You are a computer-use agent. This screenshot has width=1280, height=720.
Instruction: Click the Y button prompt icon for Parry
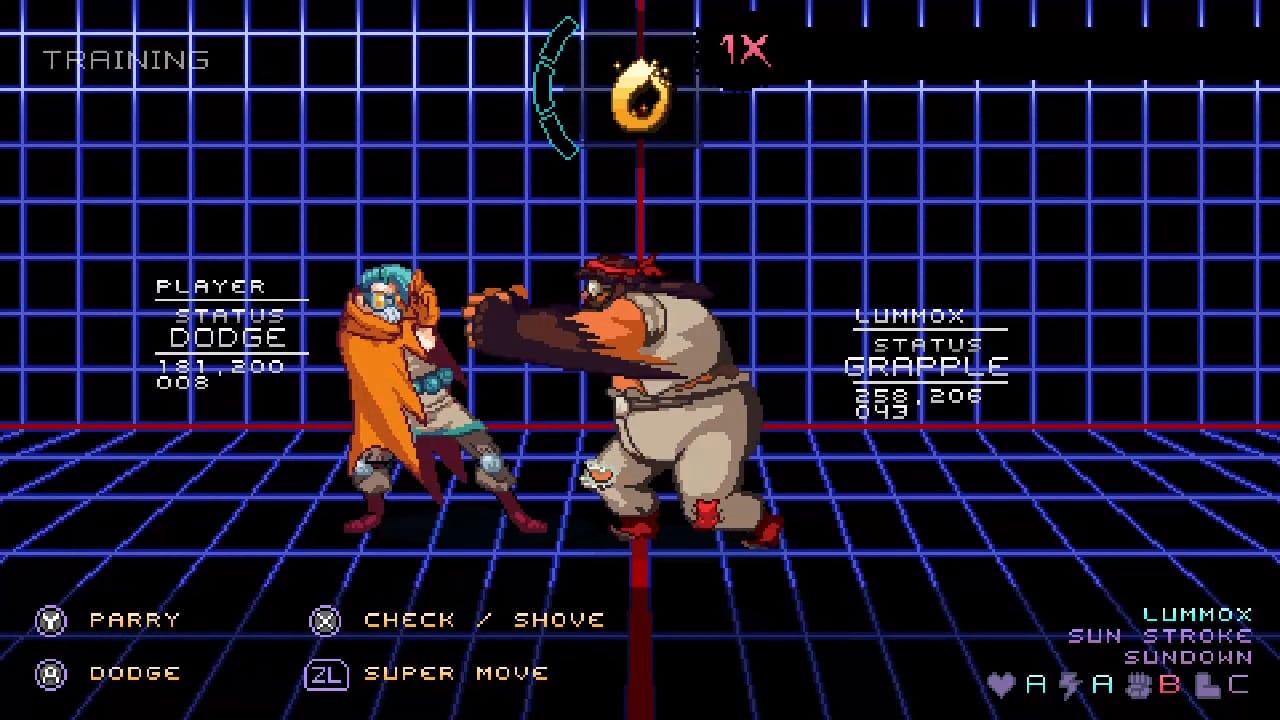(x=51, y=620)
